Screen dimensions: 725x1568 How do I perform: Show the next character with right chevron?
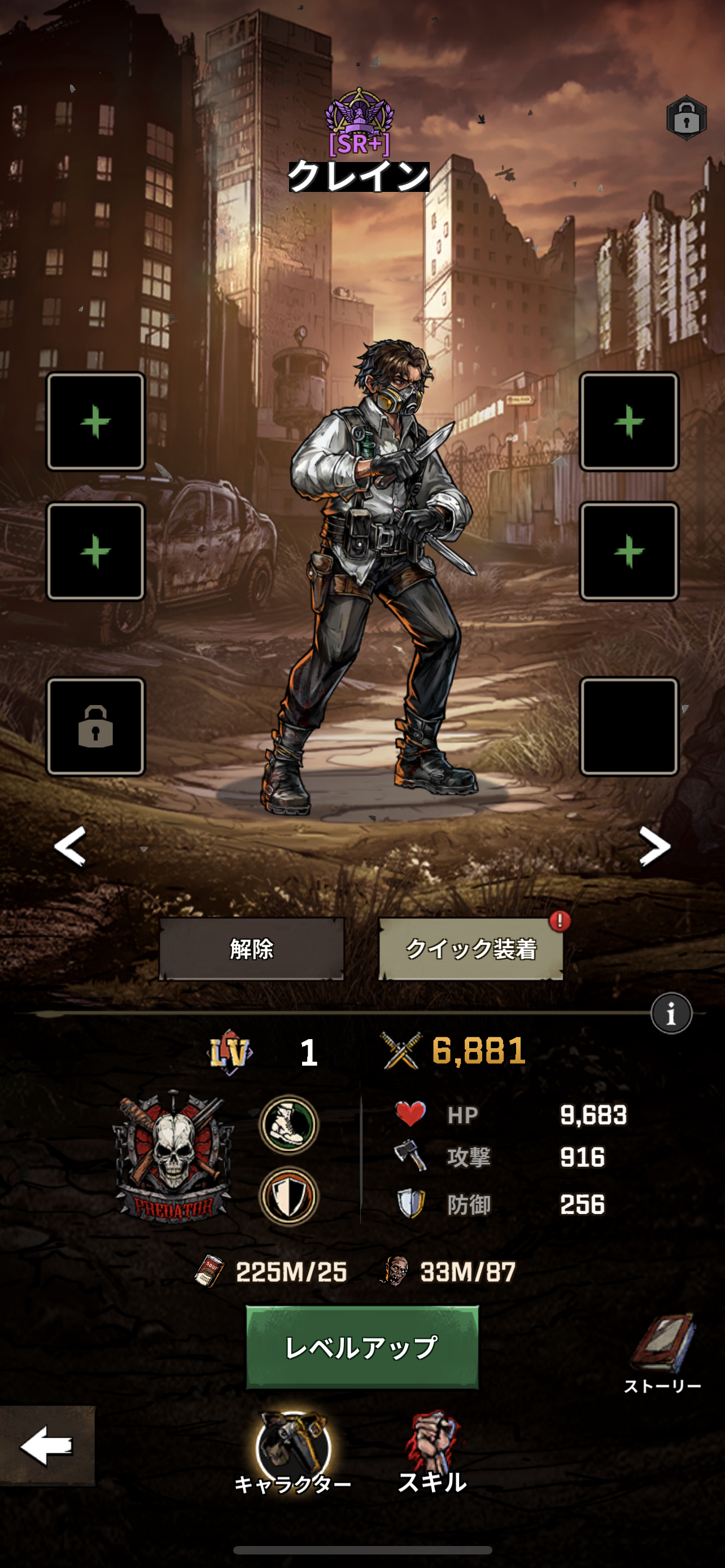click(x=654, y=846)
